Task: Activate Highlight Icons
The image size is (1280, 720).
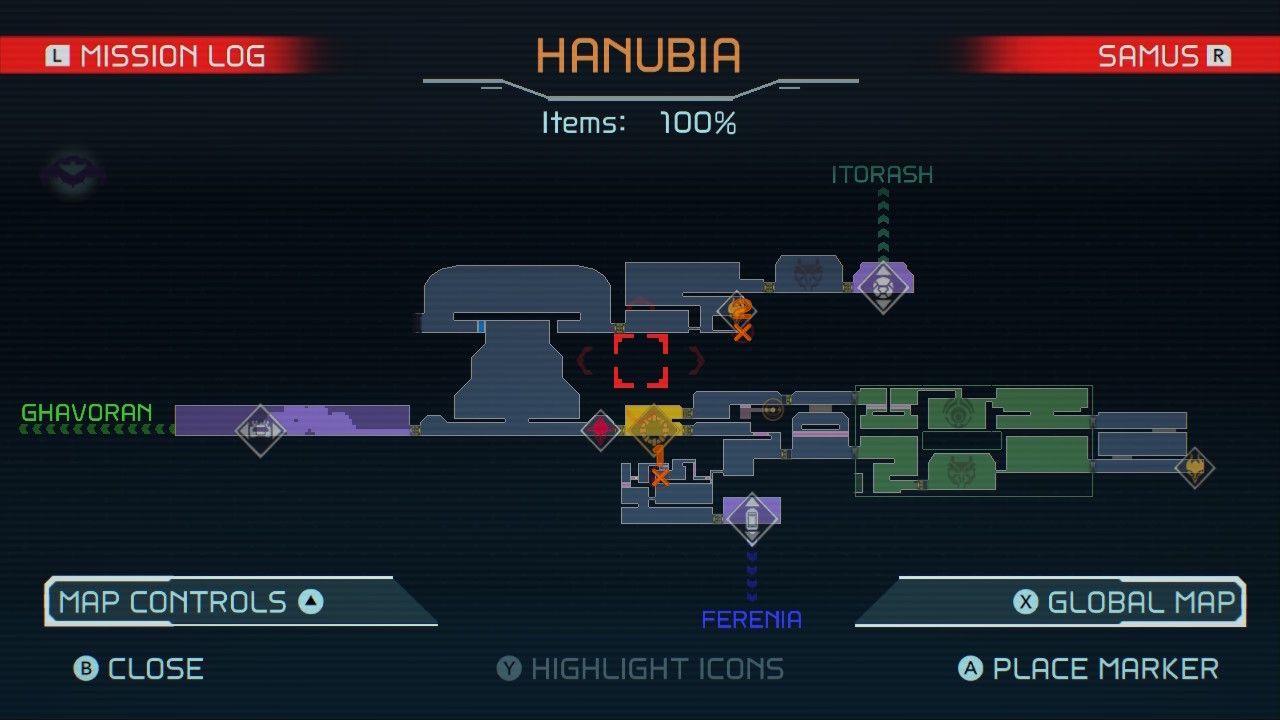Action: tap(640, 668)
